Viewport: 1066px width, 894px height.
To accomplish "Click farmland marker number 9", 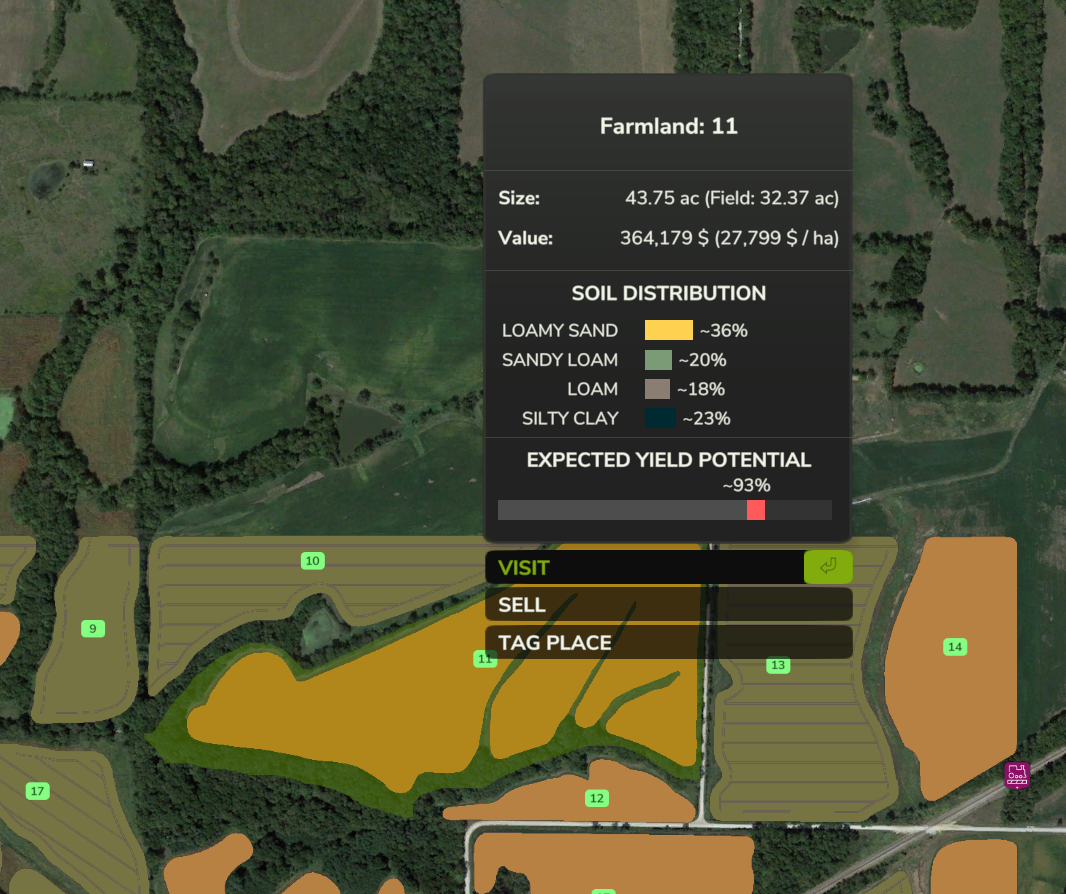I will (x=93, y=629).
